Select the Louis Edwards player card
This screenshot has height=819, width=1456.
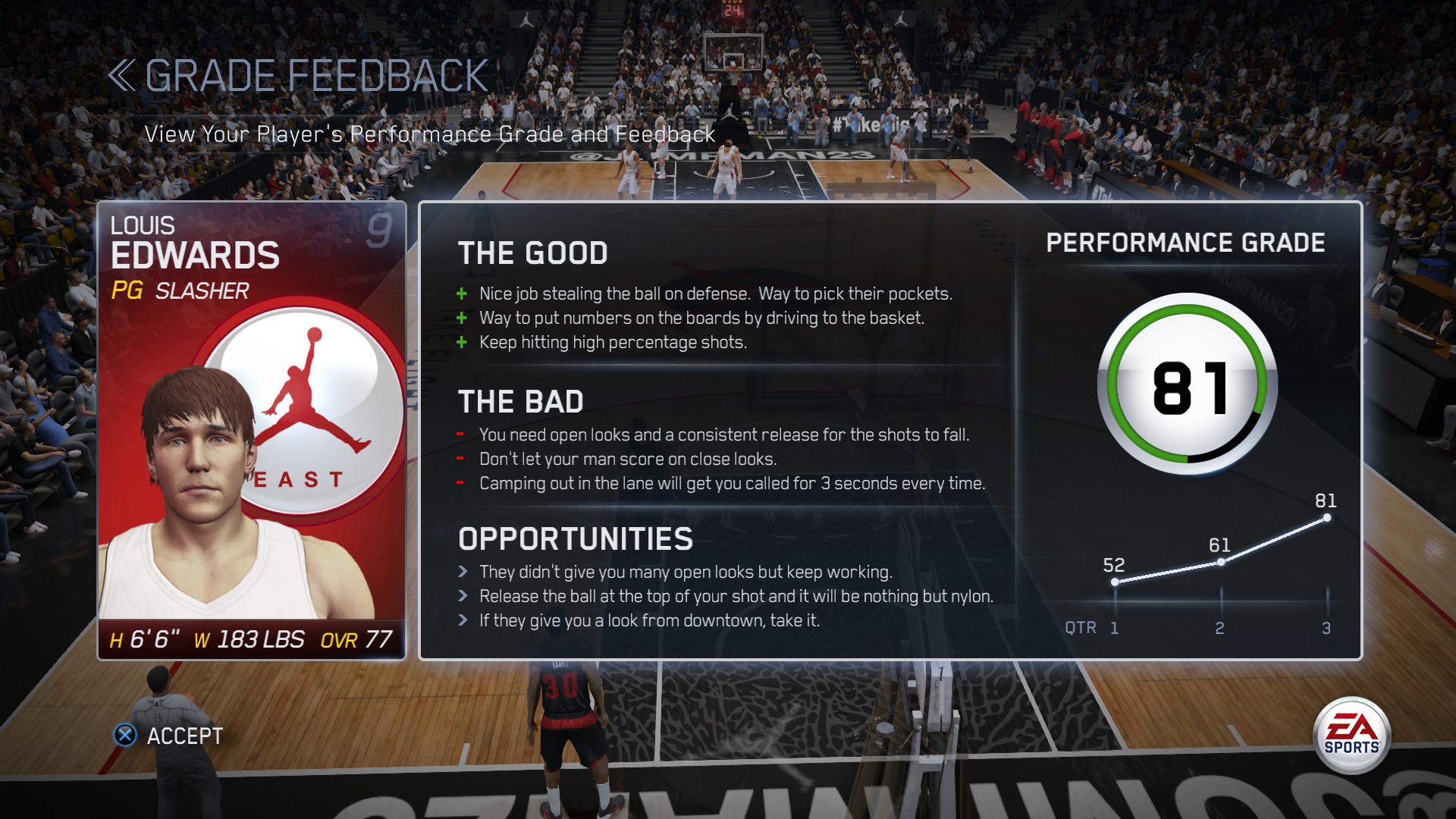(252, 430)
